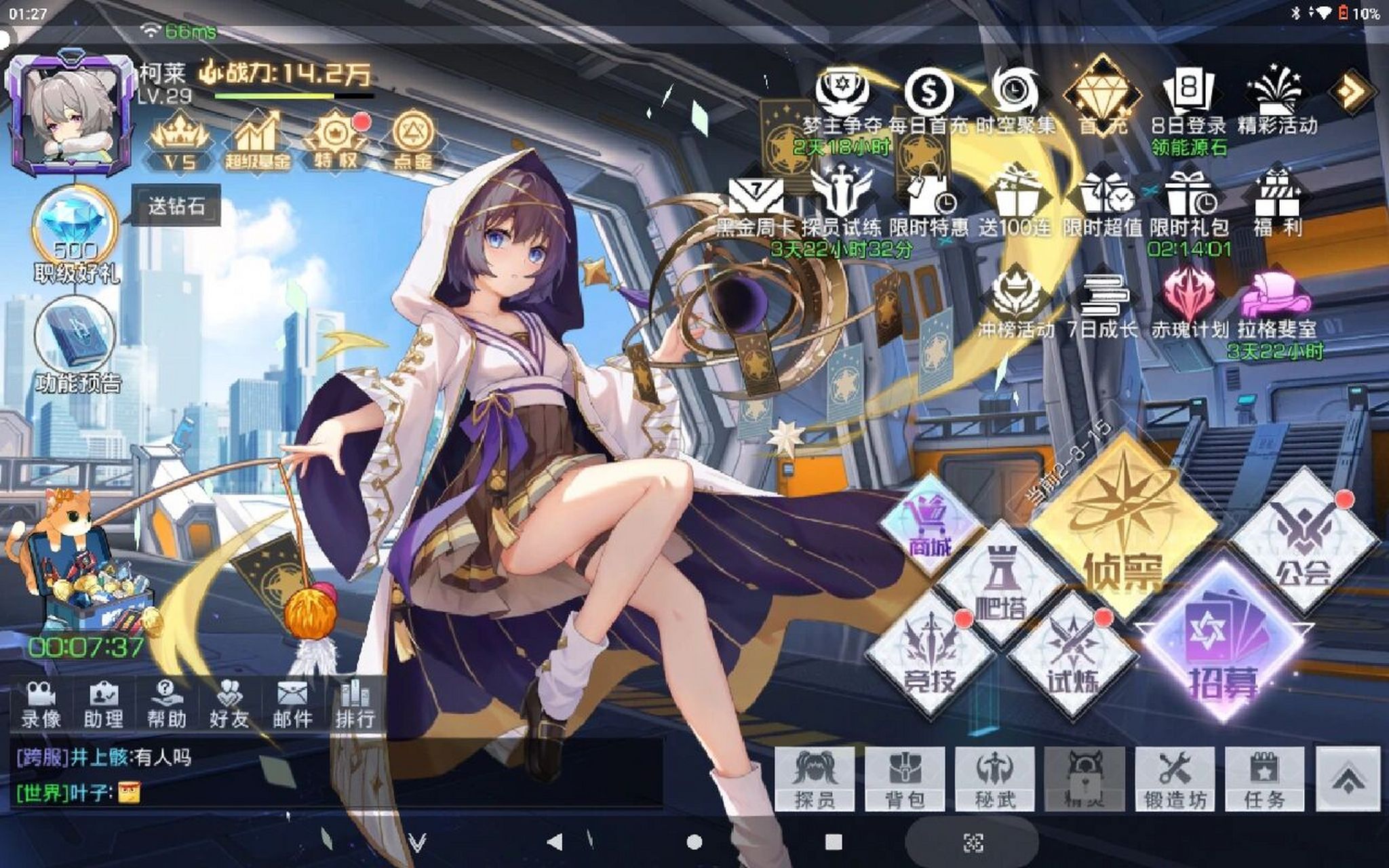The width and height of the screenshot is (1389, 868).
Task: Open the 任务 quests list
Action: pos(1264,778)
